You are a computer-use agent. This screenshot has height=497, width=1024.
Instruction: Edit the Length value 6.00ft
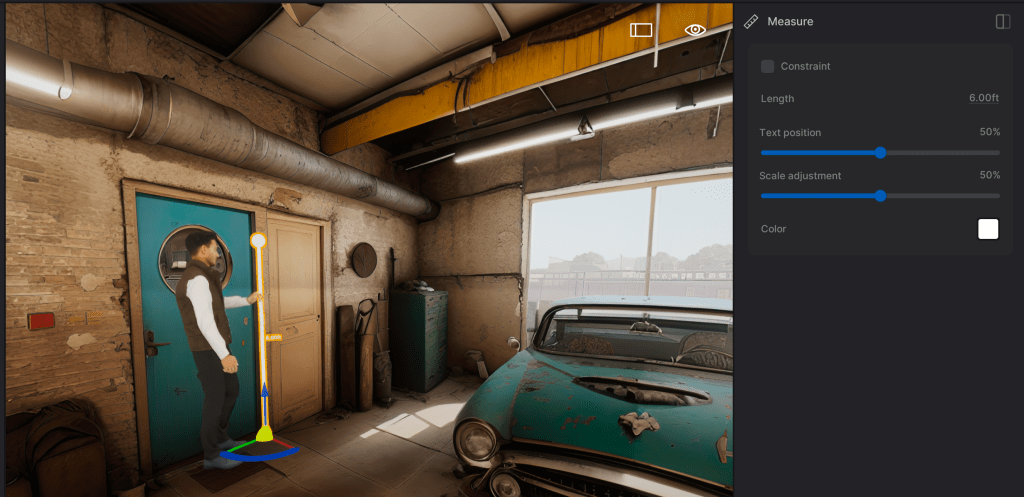tap(983, 99)
